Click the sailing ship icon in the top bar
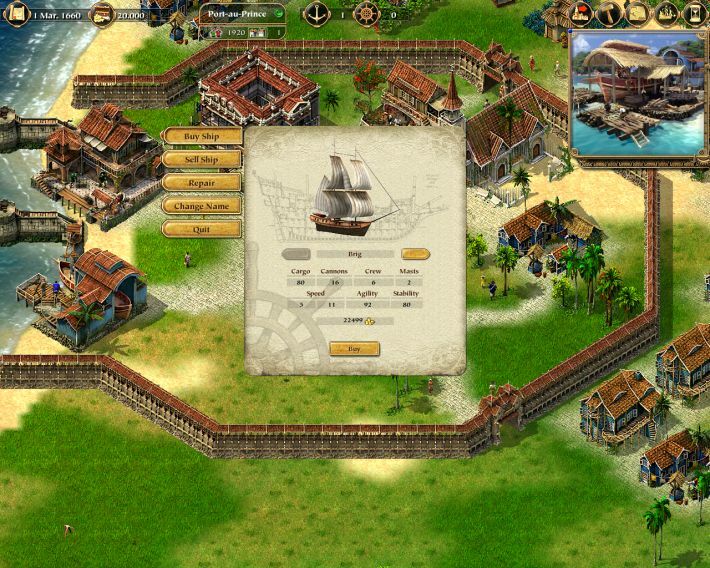Viewport: 710px width, 568px height. click(x=665, y=13)
